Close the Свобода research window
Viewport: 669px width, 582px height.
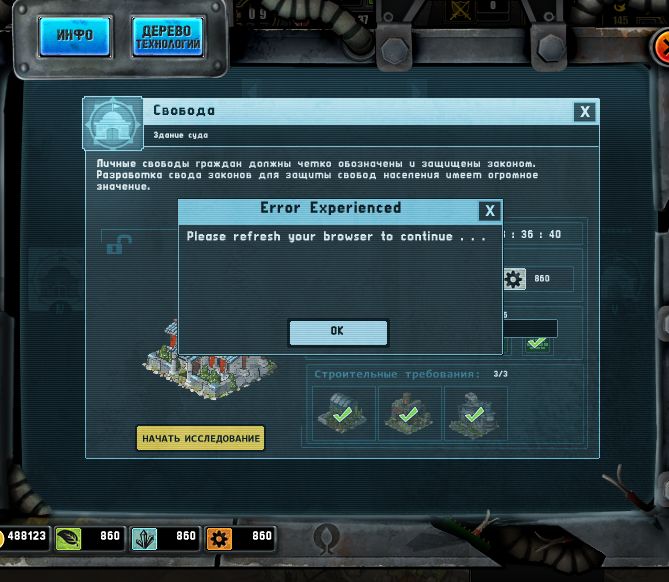tap(585, 112)
